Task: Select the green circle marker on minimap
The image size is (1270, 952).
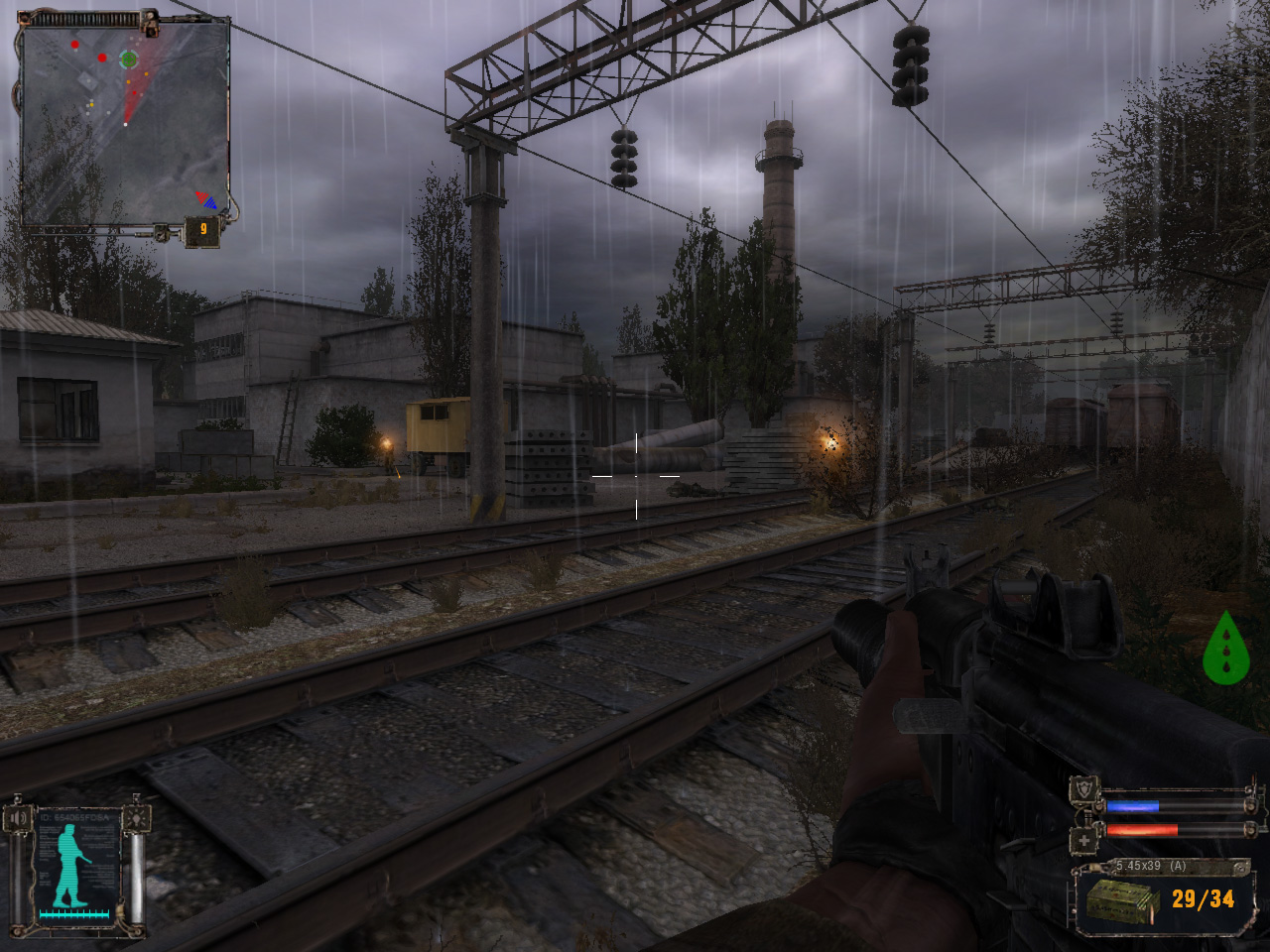Action: coord(128,59)
